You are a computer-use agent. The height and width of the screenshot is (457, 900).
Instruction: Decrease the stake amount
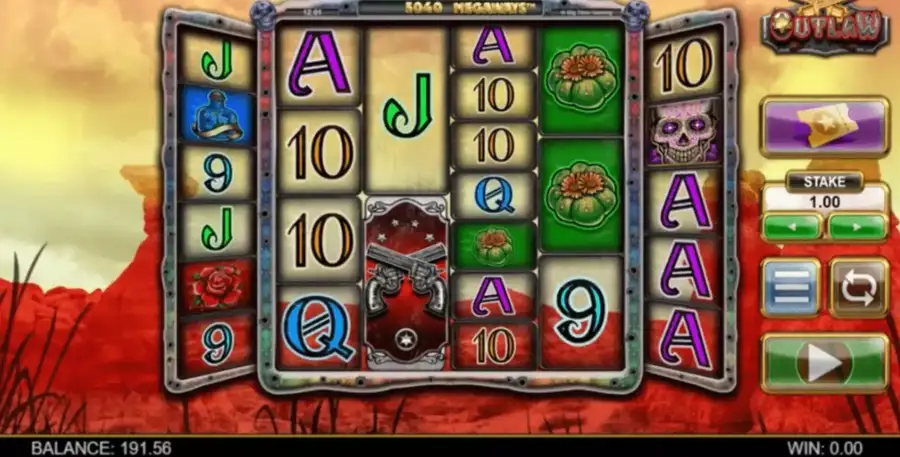791,226
